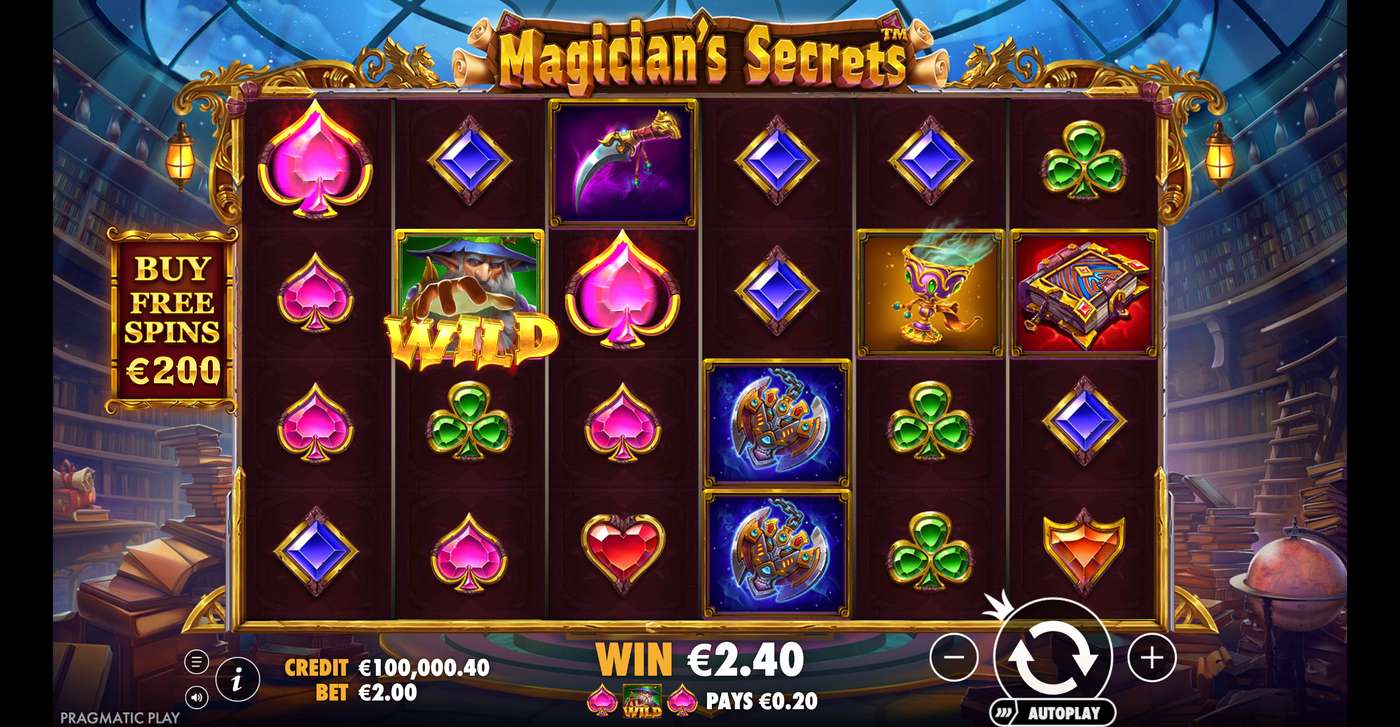The height and width of the screenshot is (727, 1400).
Task: Open game settings via the hamburger icon
Action: 197,660
